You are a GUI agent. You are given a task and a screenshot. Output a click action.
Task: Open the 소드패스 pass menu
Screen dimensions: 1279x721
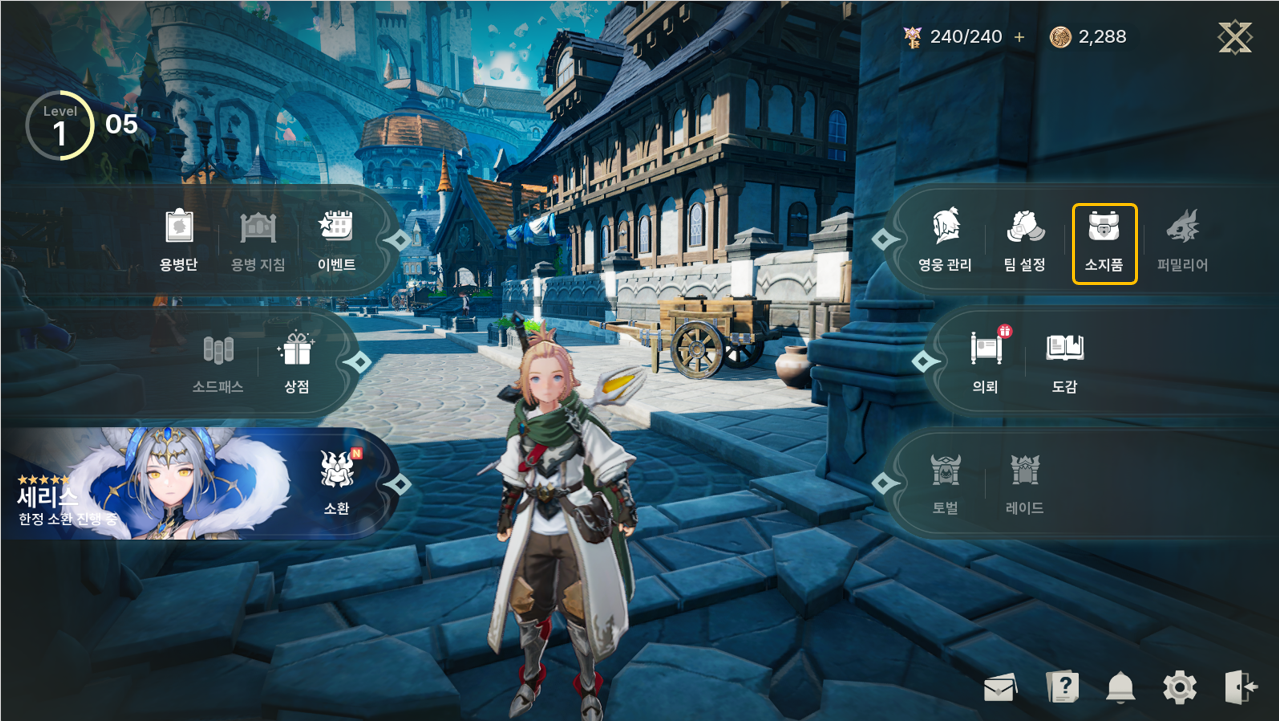218,363
